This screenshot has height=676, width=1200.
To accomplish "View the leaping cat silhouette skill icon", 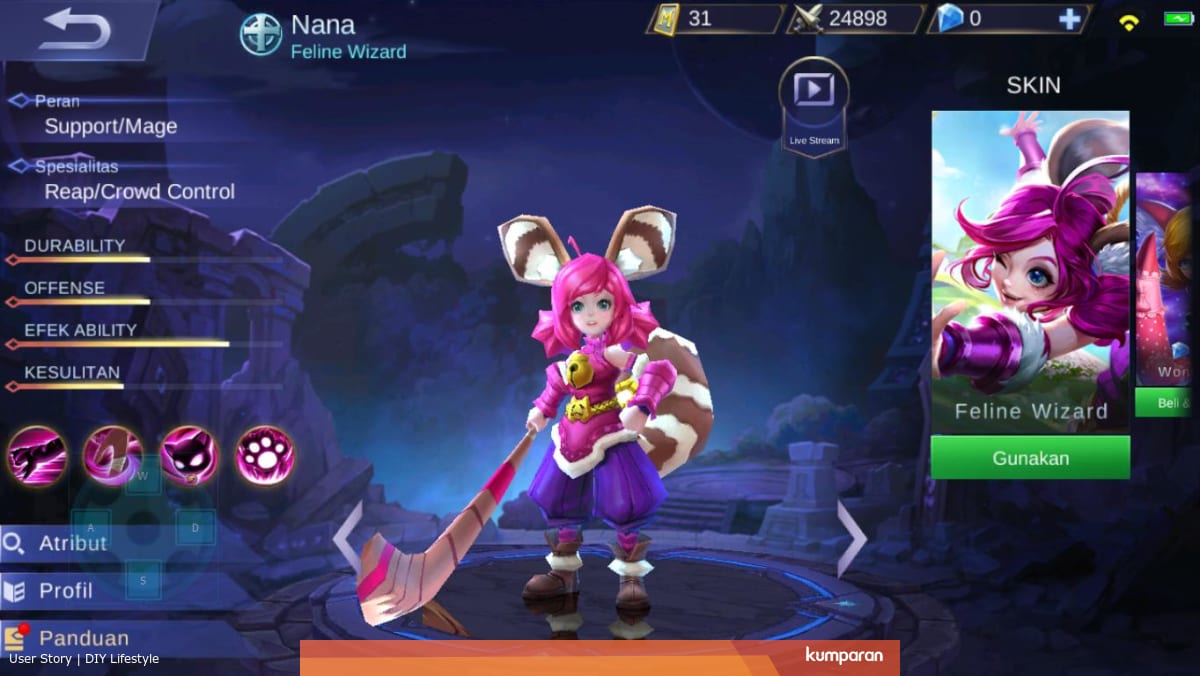I will pos(38,455).
